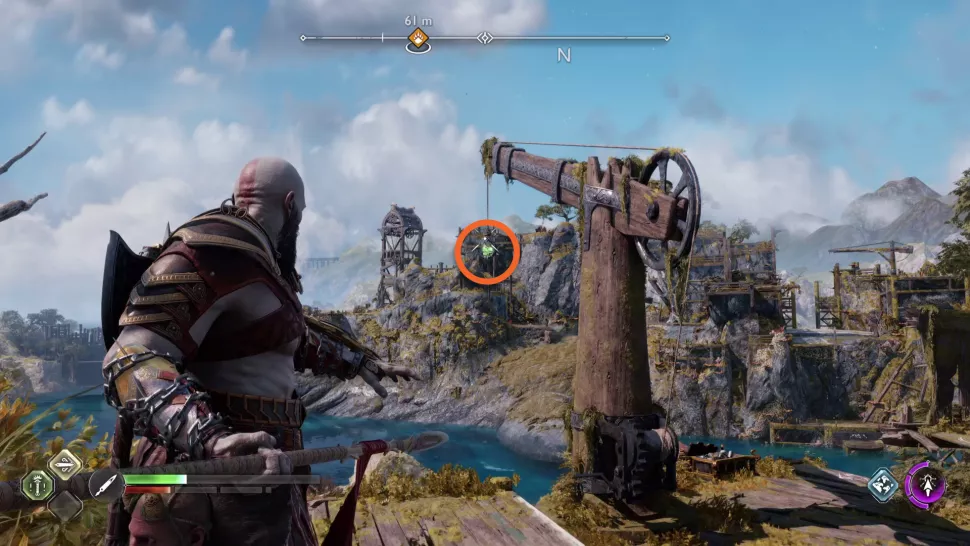The height and width of the screenshot is (546, 970).
Task: Choose the spear weapon icon beside the health bar
Action: 104,485
